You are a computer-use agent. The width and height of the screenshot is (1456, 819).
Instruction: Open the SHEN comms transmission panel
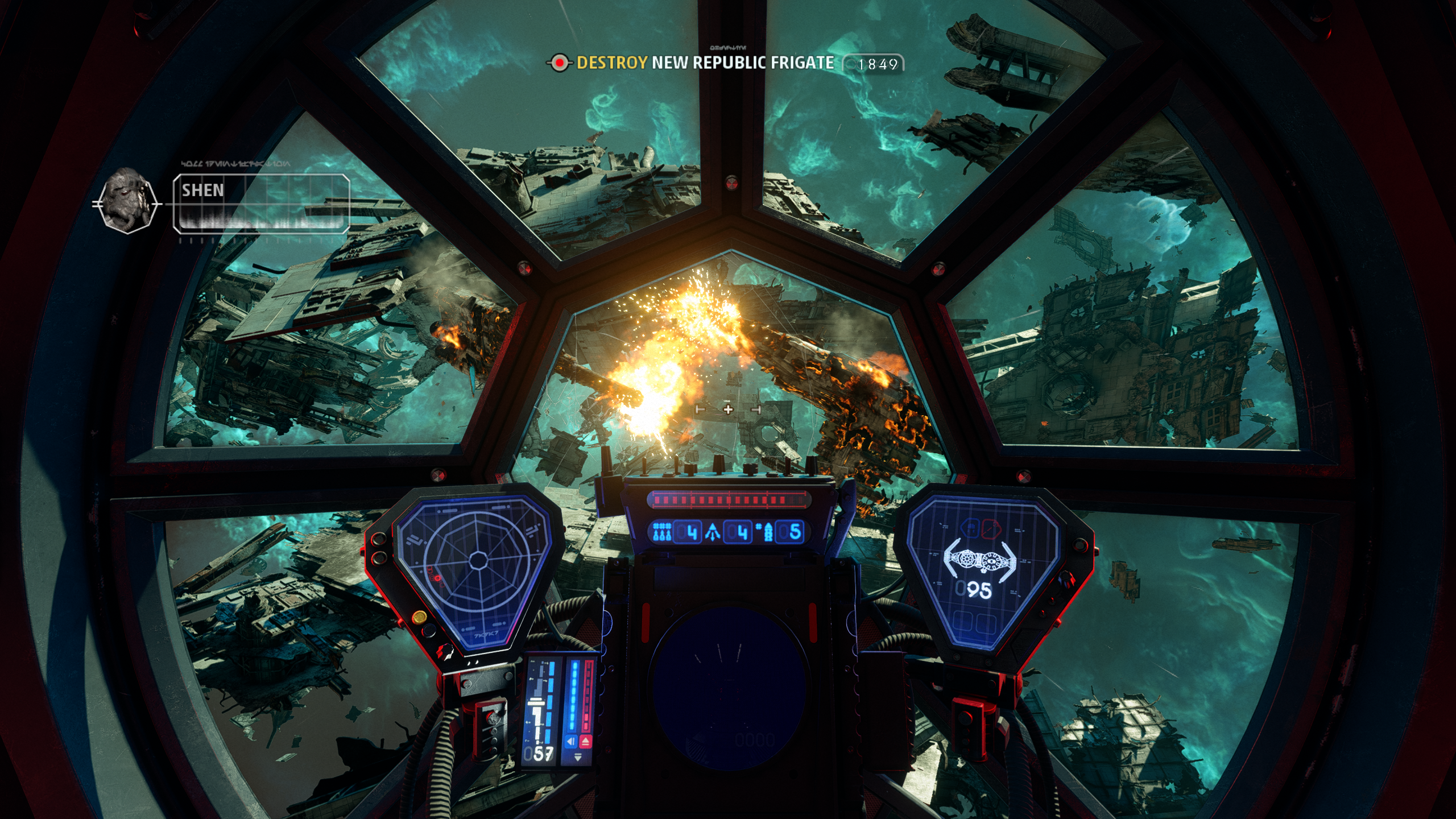coord(261,203)
